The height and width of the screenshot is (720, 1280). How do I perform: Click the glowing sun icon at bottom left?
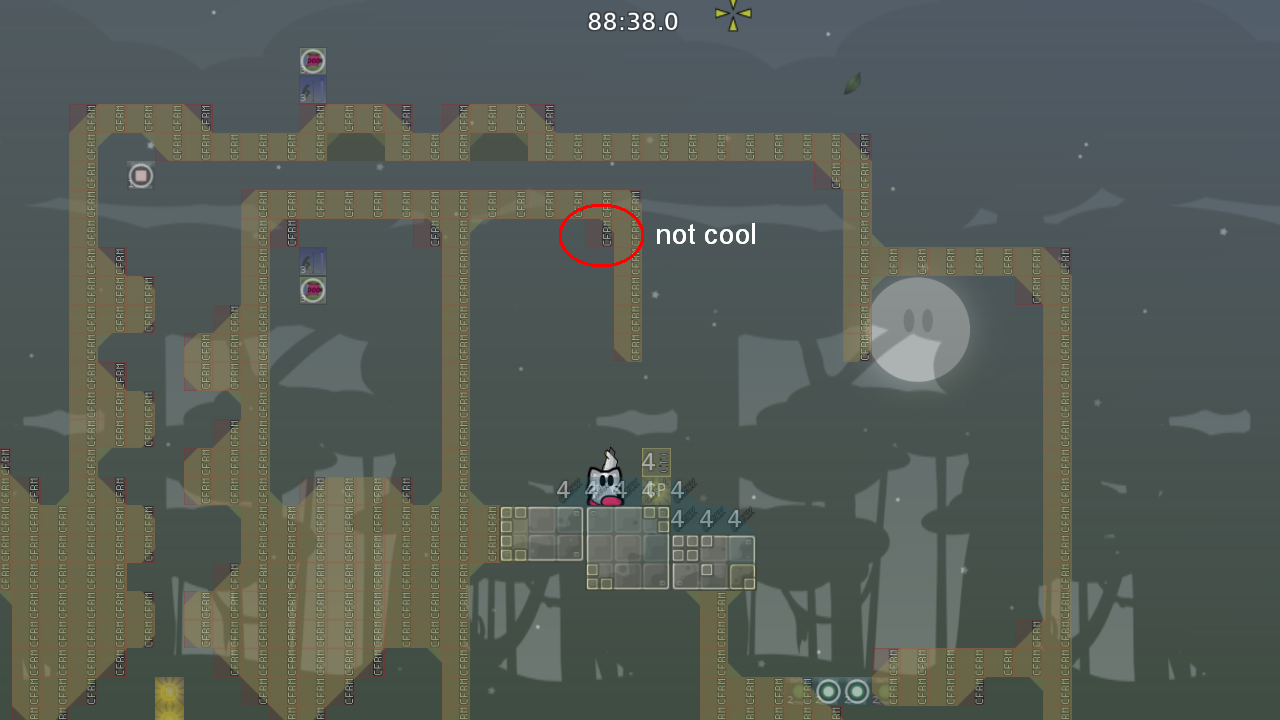point(168,692)
